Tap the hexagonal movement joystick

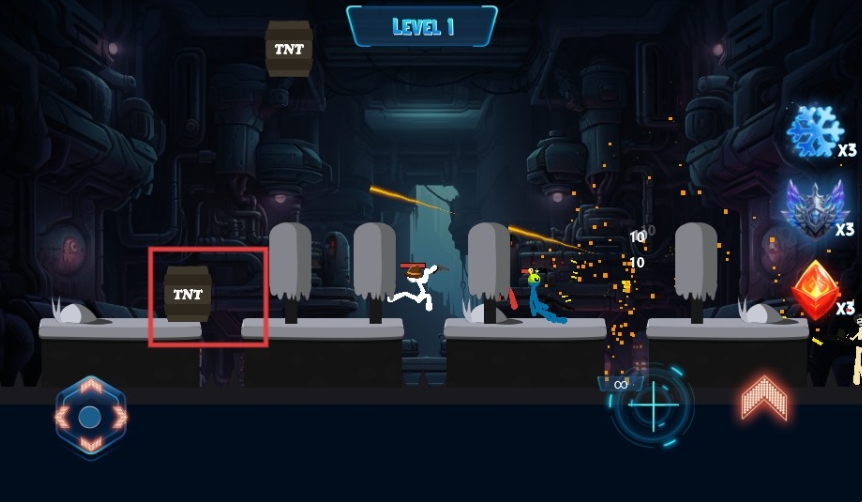[x=90, y=416]
